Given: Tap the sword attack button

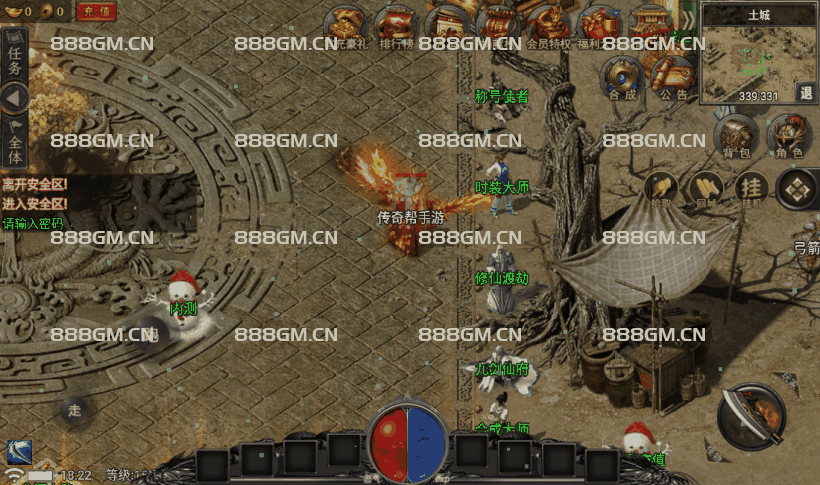Looking at the screenshot, I should tap(752, 416).
